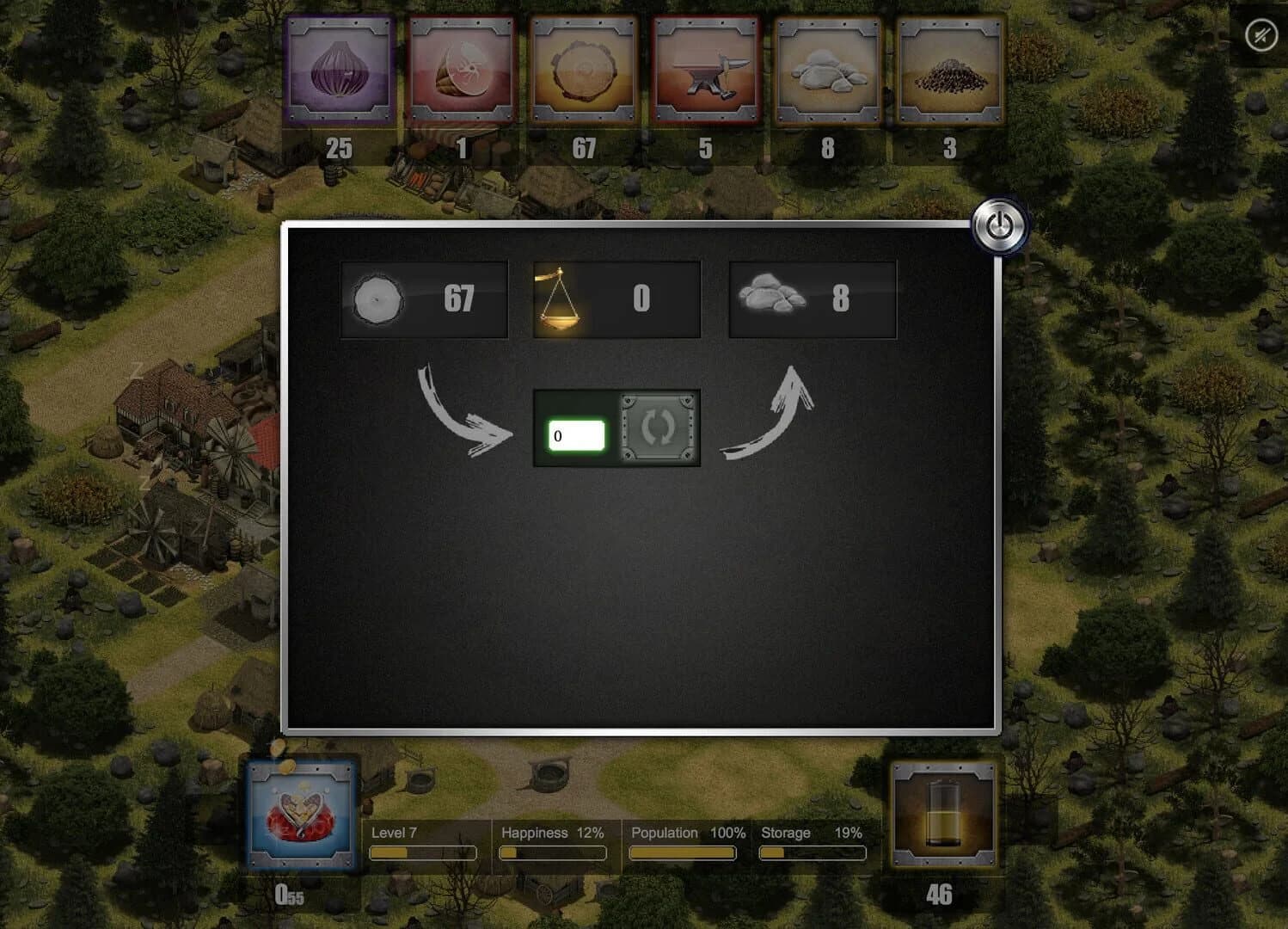The height and width of the screenshot is (929, 1288).
Task: Select the Level 7 status bar section
Action: (424, 843)
